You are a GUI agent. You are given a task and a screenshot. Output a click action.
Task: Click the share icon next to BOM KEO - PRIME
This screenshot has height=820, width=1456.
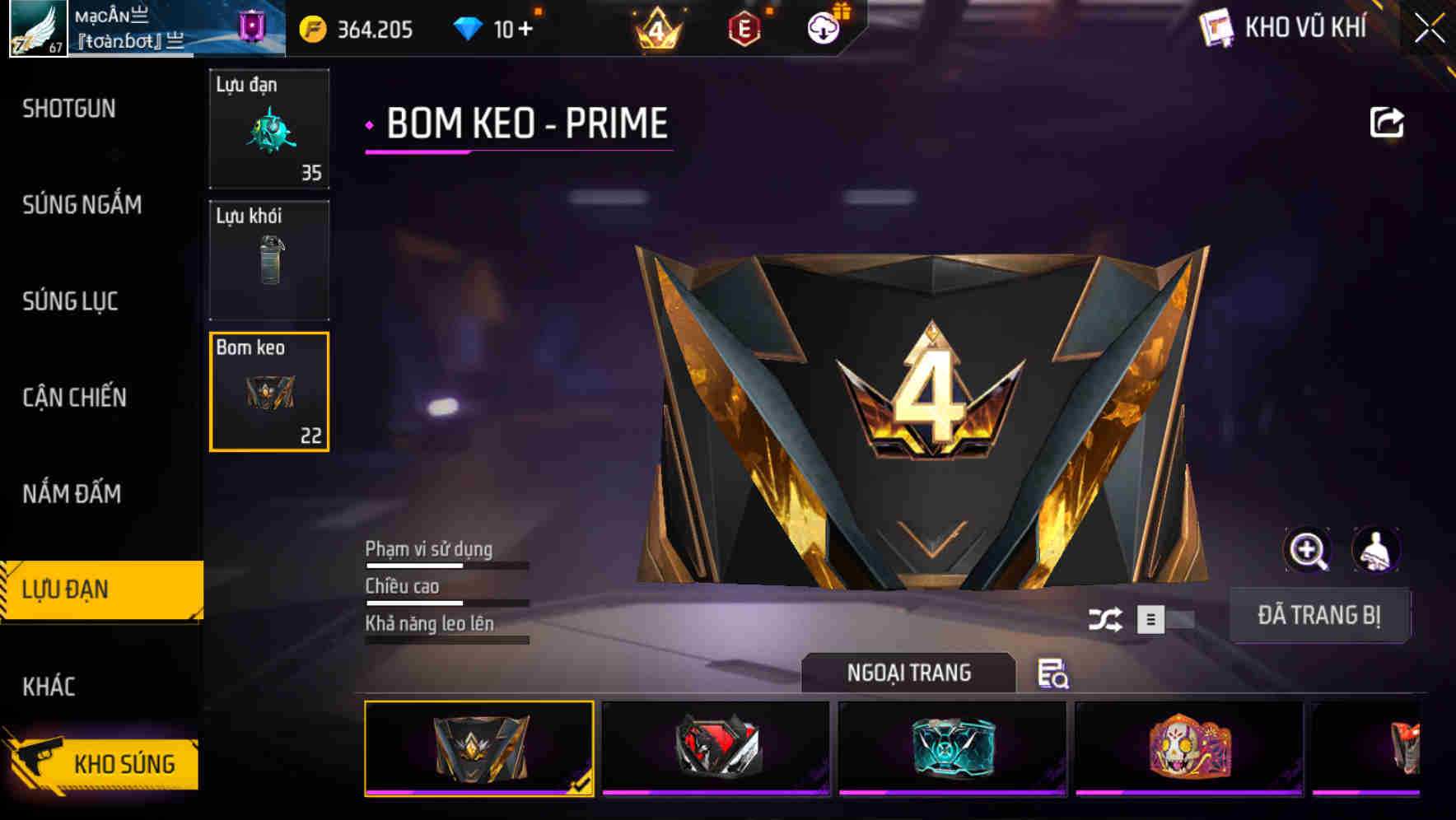point(1387,122)
